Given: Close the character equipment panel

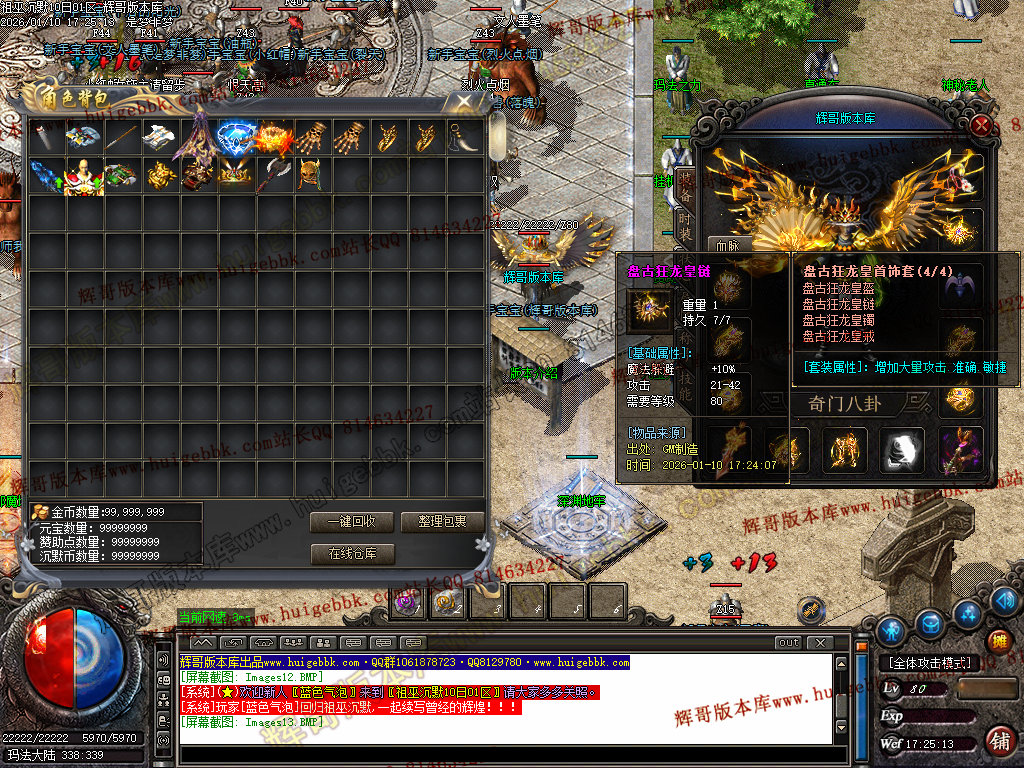Looking at the screenshot, I should 983,125.
